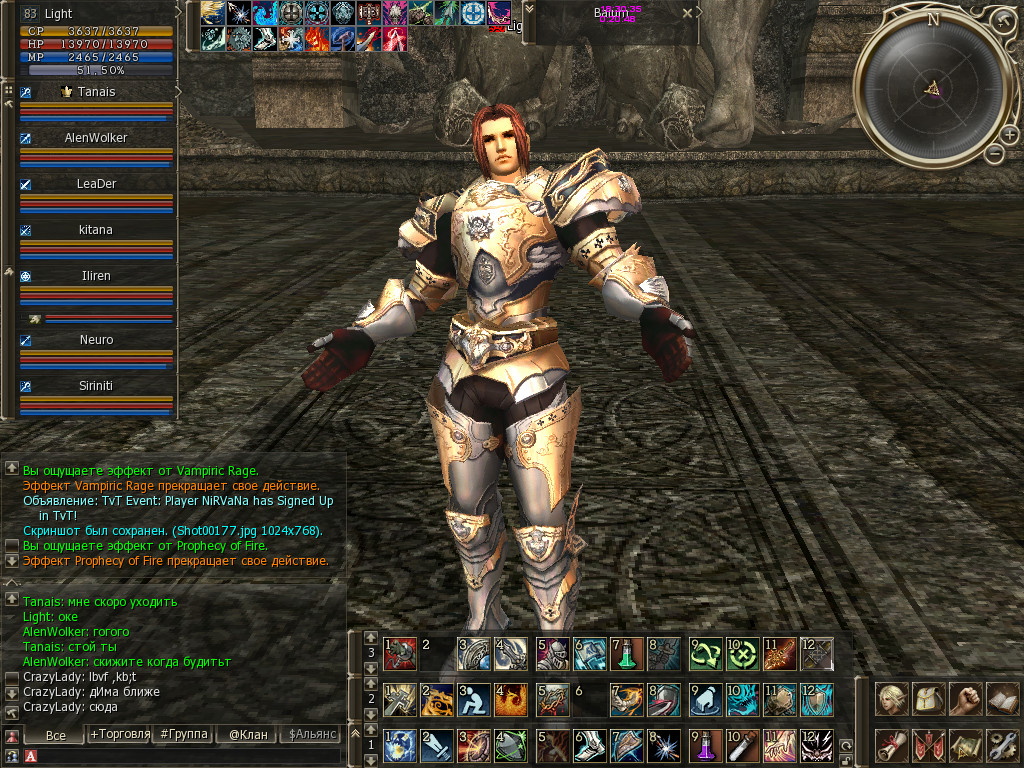This screenshot has height=768, width=1024.
Task: Open the actions fist icon
Action: pyautogui.click(x=965, y=698)
